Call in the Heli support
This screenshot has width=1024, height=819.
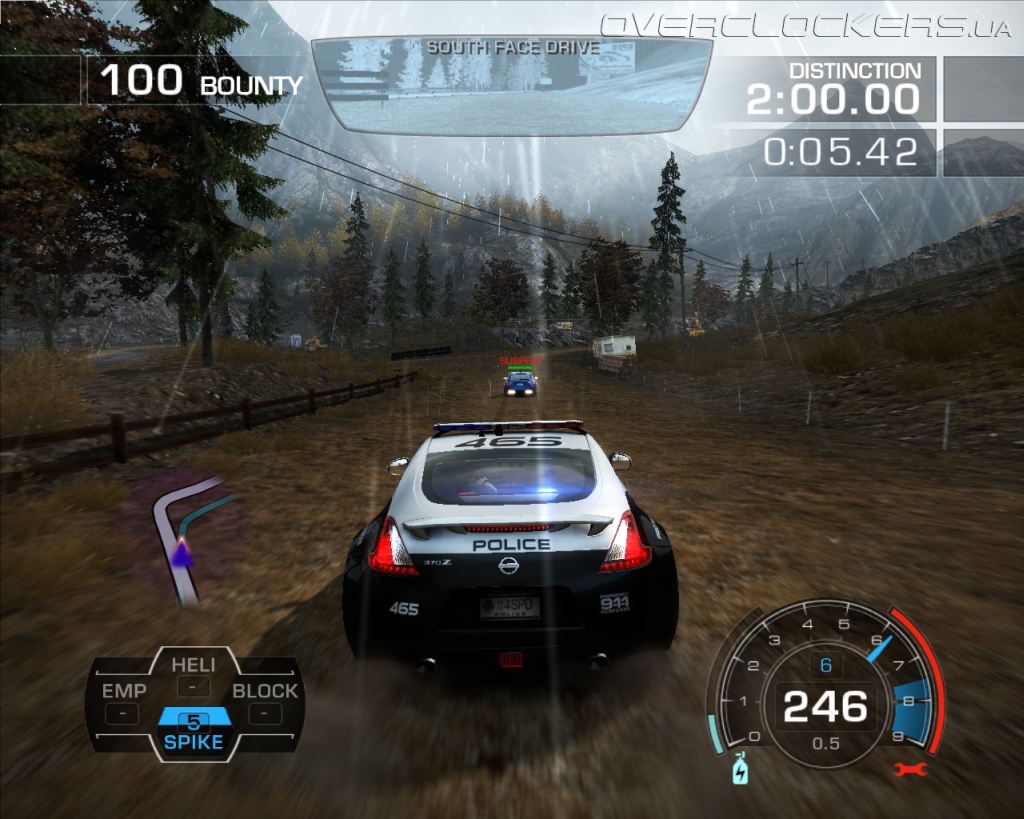pyautogui.click(x=193, y=675)
